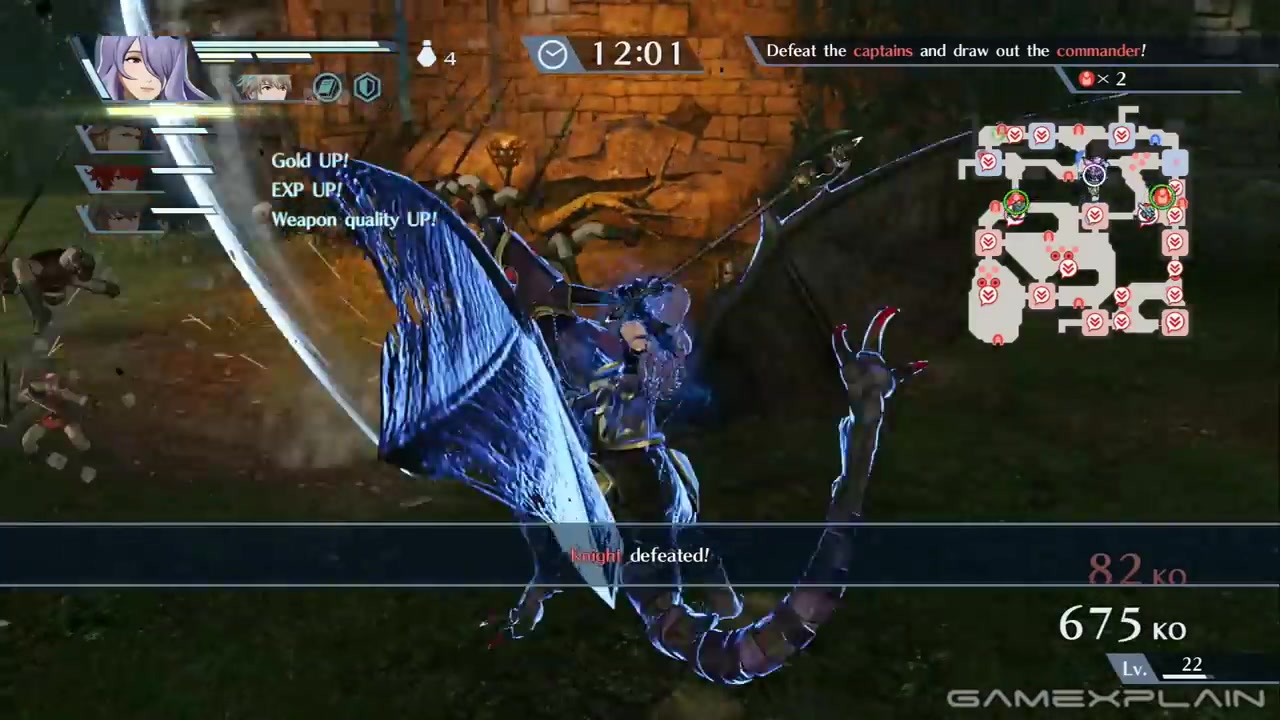Select Camilla's white-ringed position marker on the minimap

[x=1094, y=176]
